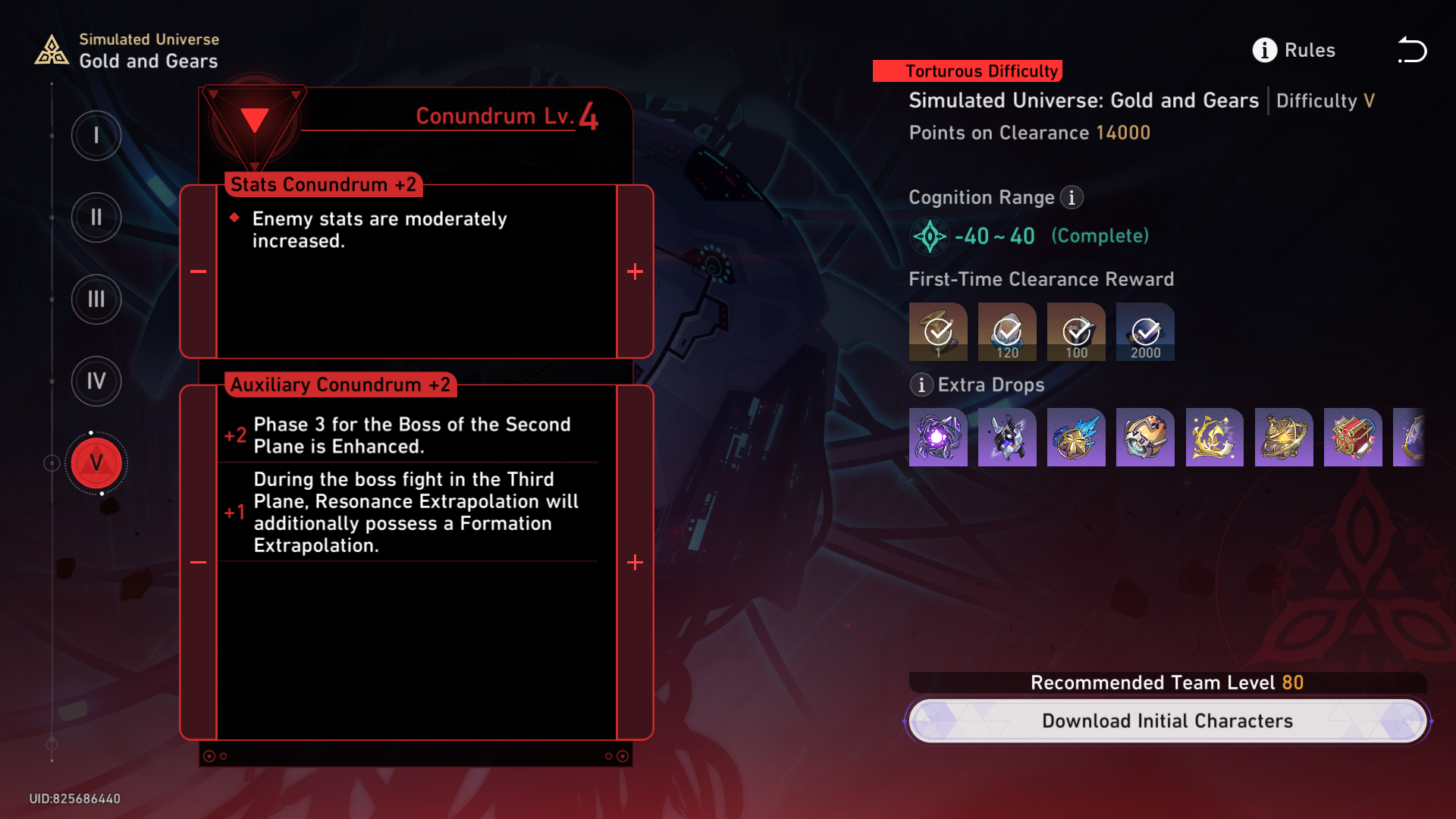The width and height of the screenshot is (1456, 819).
Task: Select Difficulty I on the left sidebar
Action: pyautogui.click(x=96, y=136)
